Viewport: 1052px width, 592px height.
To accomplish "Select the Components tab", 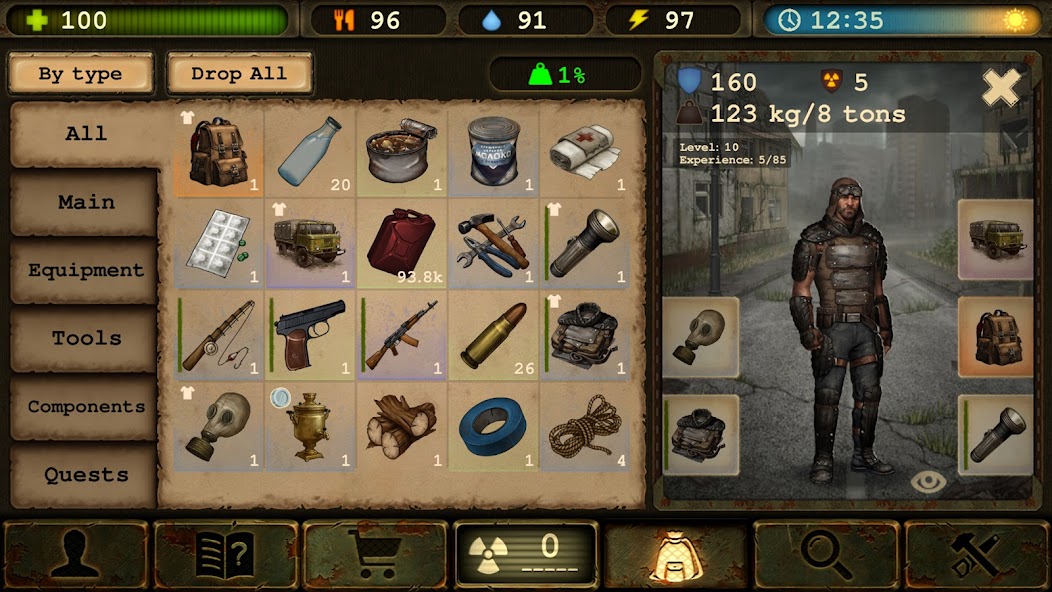I will click(85, 407).
